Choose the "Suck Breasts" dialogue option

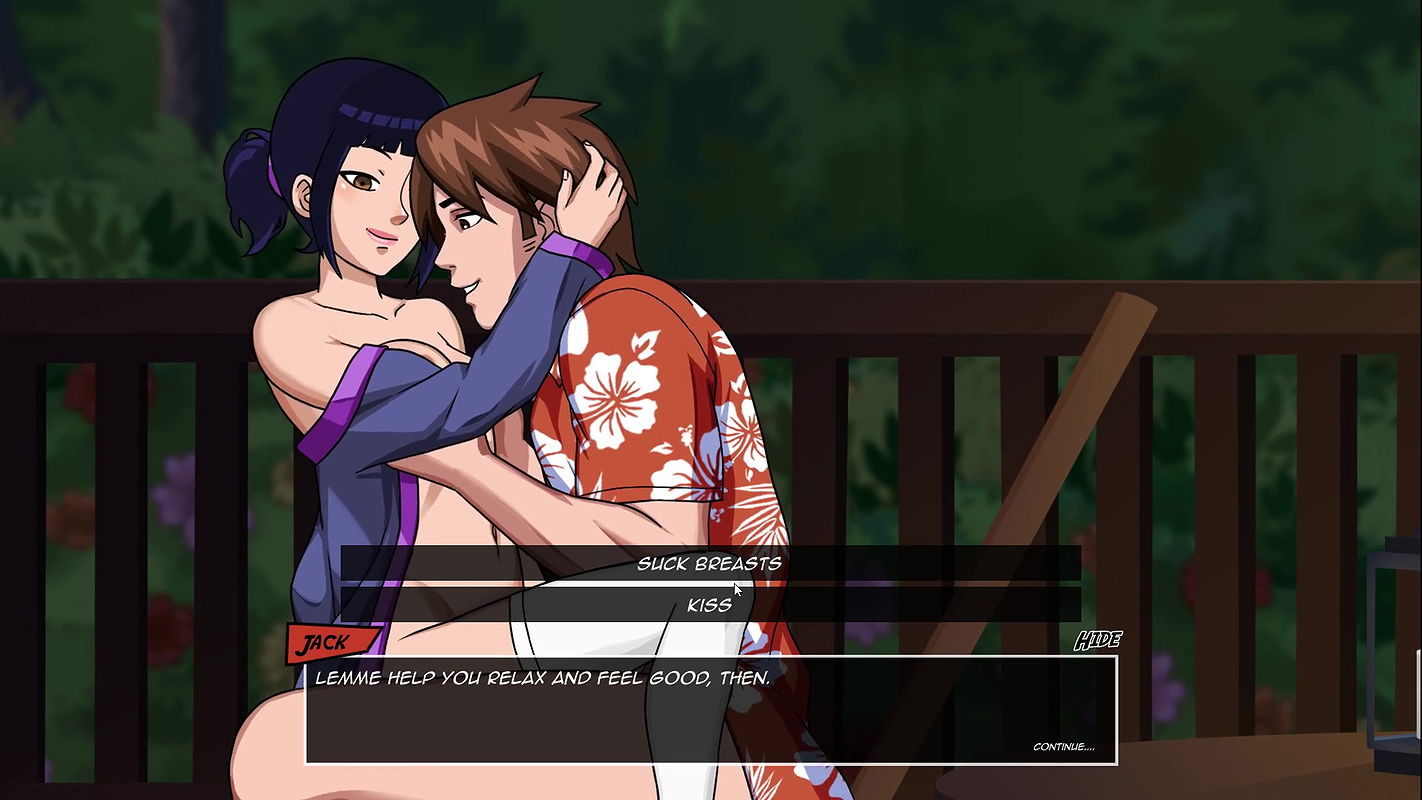(709, 563)
